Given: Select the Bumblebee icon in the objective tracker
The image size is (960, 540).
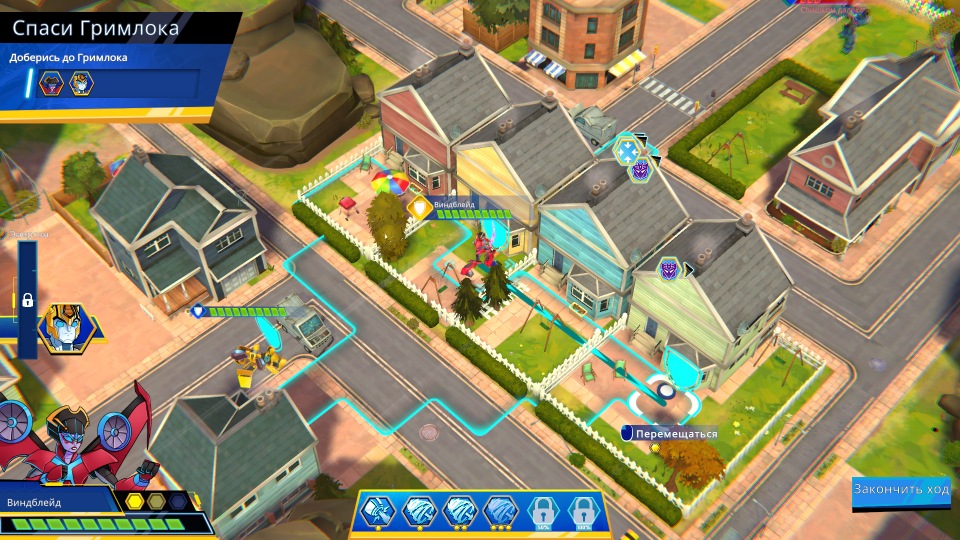Looking at the screenshot, I should pos(80,84).
